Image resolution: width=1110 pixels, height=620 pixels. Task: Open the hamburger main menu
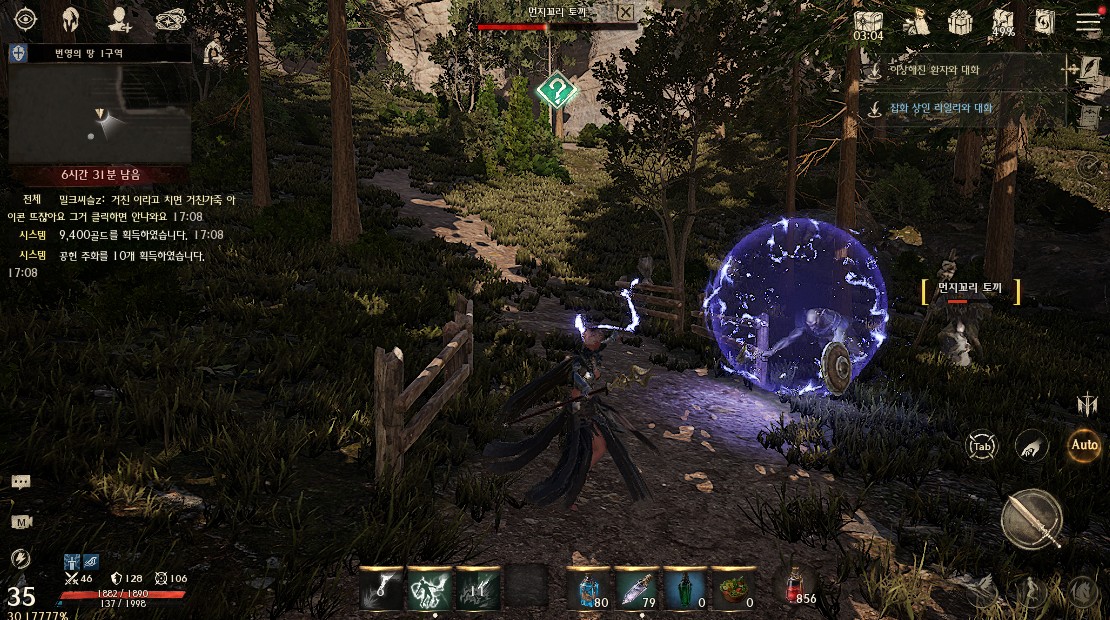pyautogui.click(x=1087, y=21)
